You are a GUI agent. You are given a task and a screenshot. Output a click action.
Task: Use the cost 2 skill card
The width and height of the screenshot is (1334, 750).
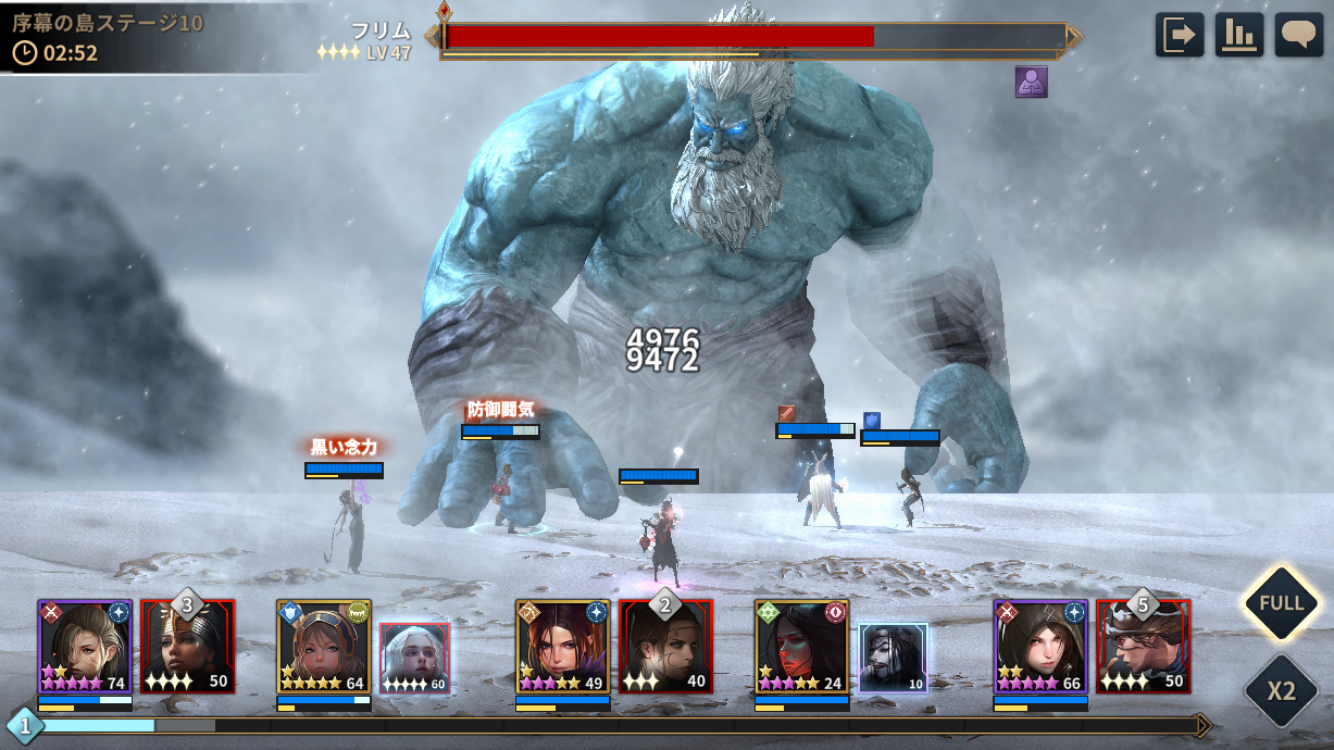tap(666, 646)
